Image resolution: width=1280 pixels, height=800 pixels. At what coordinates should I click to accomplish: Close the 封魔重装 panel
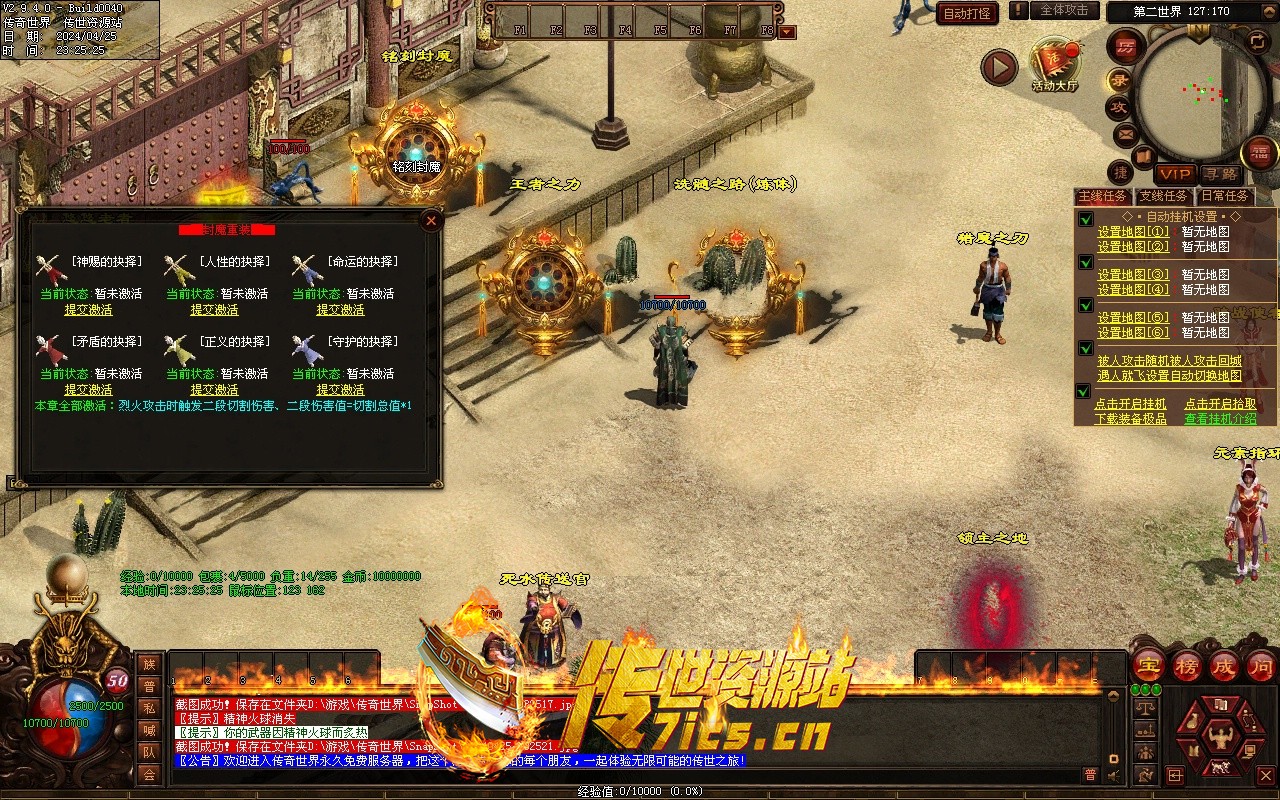coord(431,221)
